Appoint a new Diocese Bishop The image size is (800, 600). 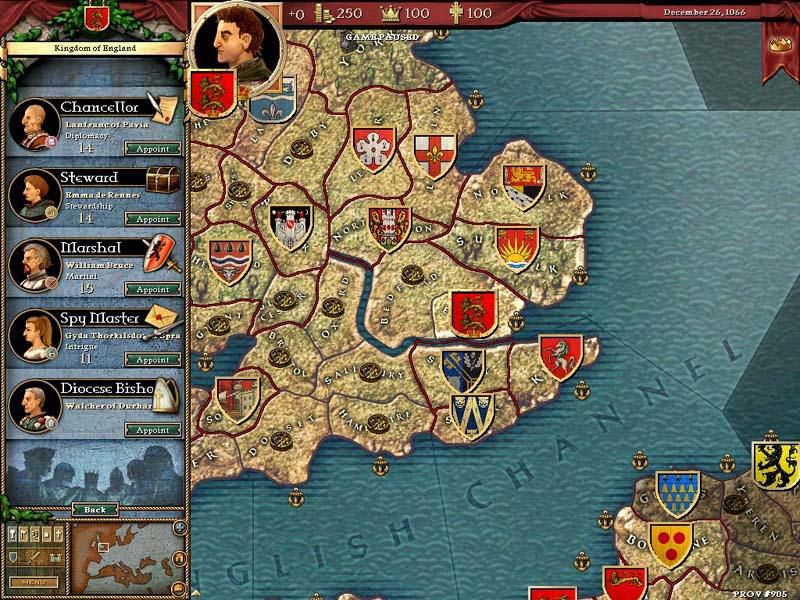click(153, 430)
